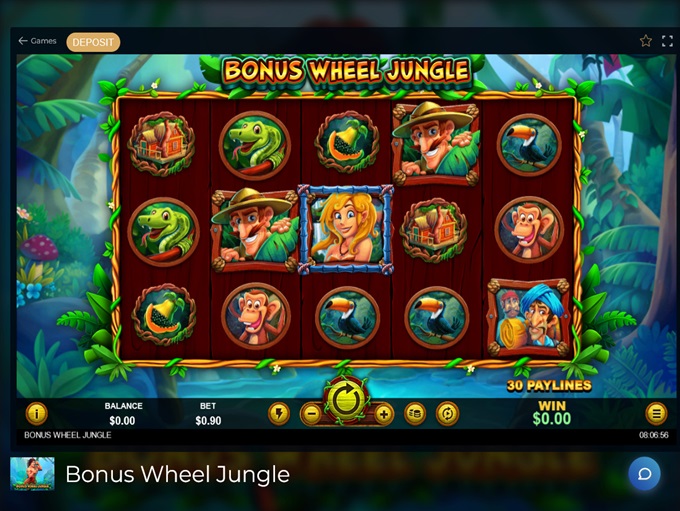The height and width of the screenshot is (511, 680).
Task: Open the blue chat support bubble
Action: [644, 473]
